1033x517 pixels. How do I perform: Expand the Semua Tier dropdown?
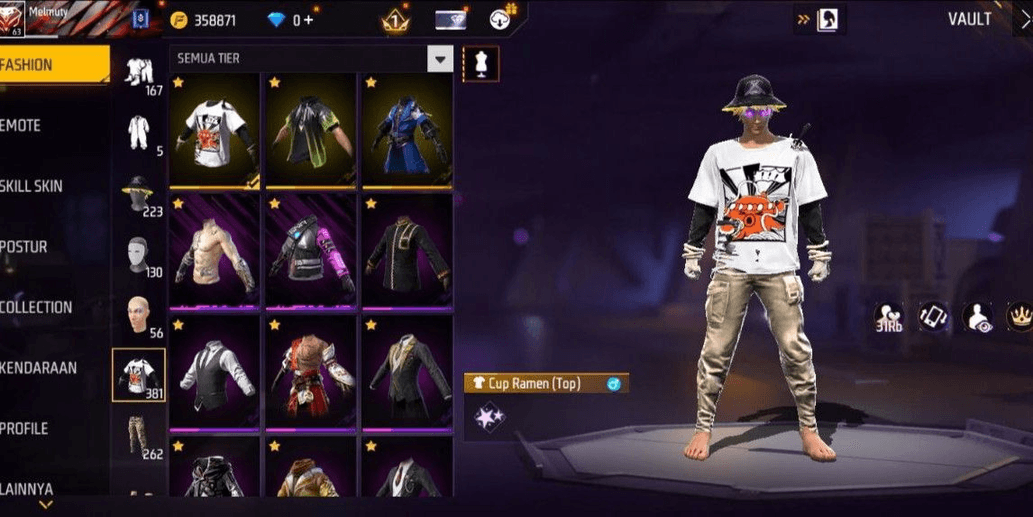point(440,59)
